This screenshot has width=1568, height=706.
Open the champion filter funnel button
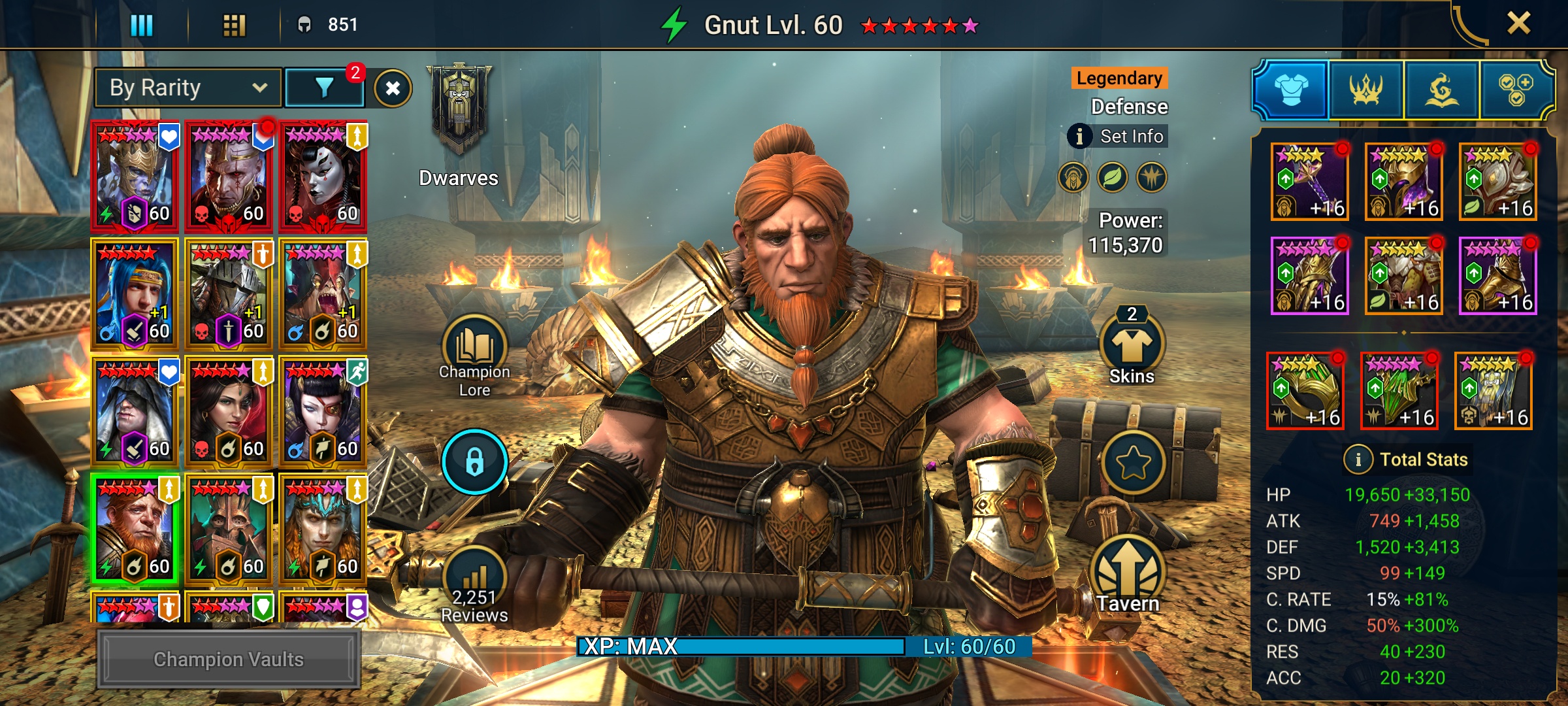coord(325,88)
